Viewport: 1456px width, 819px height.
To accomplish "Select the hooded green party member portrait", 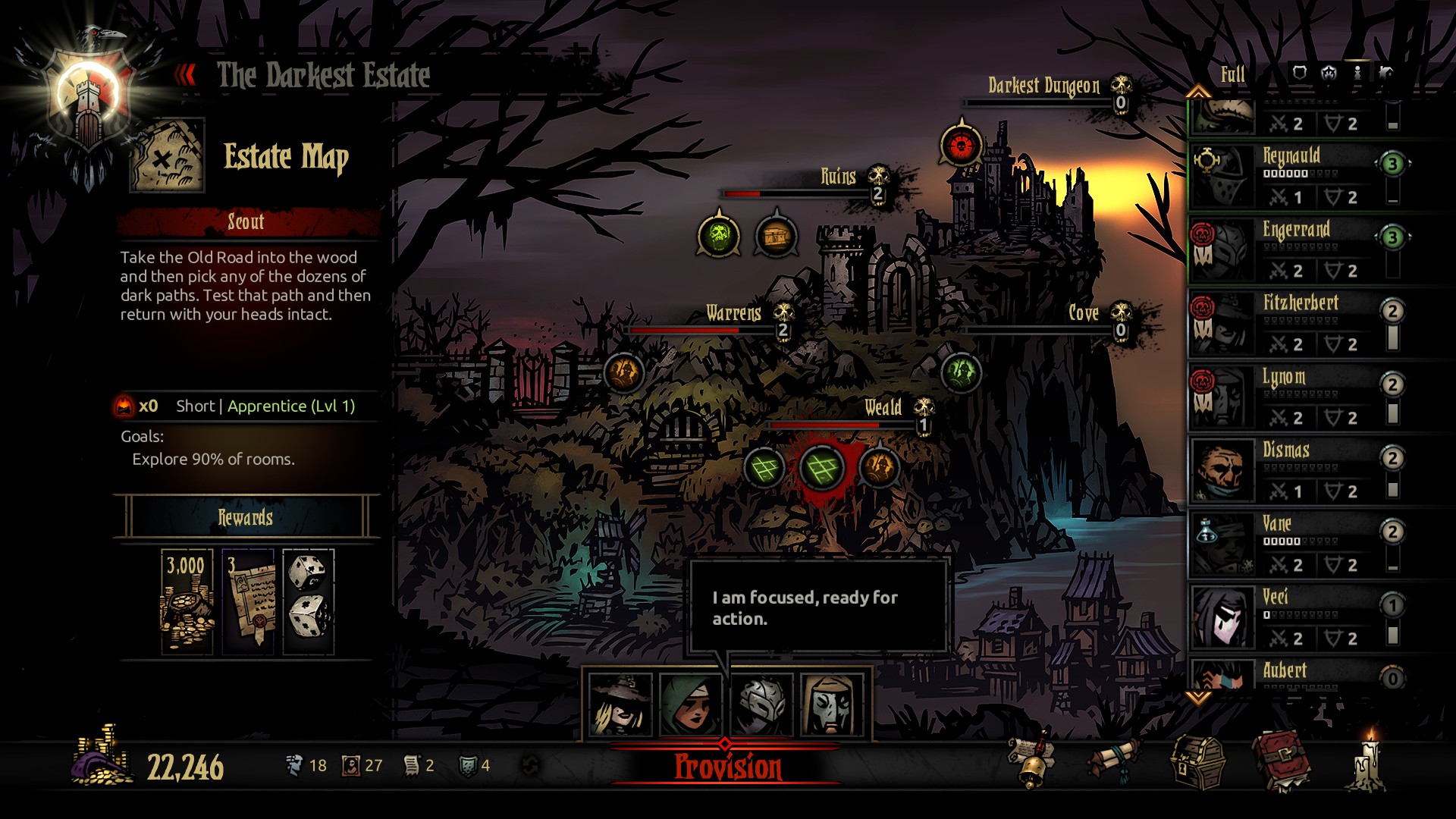I will [x=690, y=705].
